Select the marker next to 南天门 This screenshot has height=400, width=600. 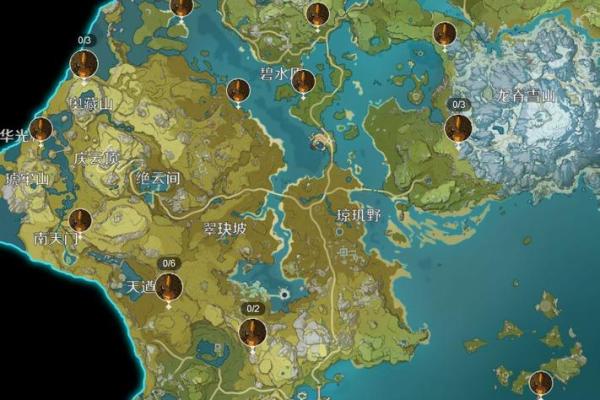80,221
